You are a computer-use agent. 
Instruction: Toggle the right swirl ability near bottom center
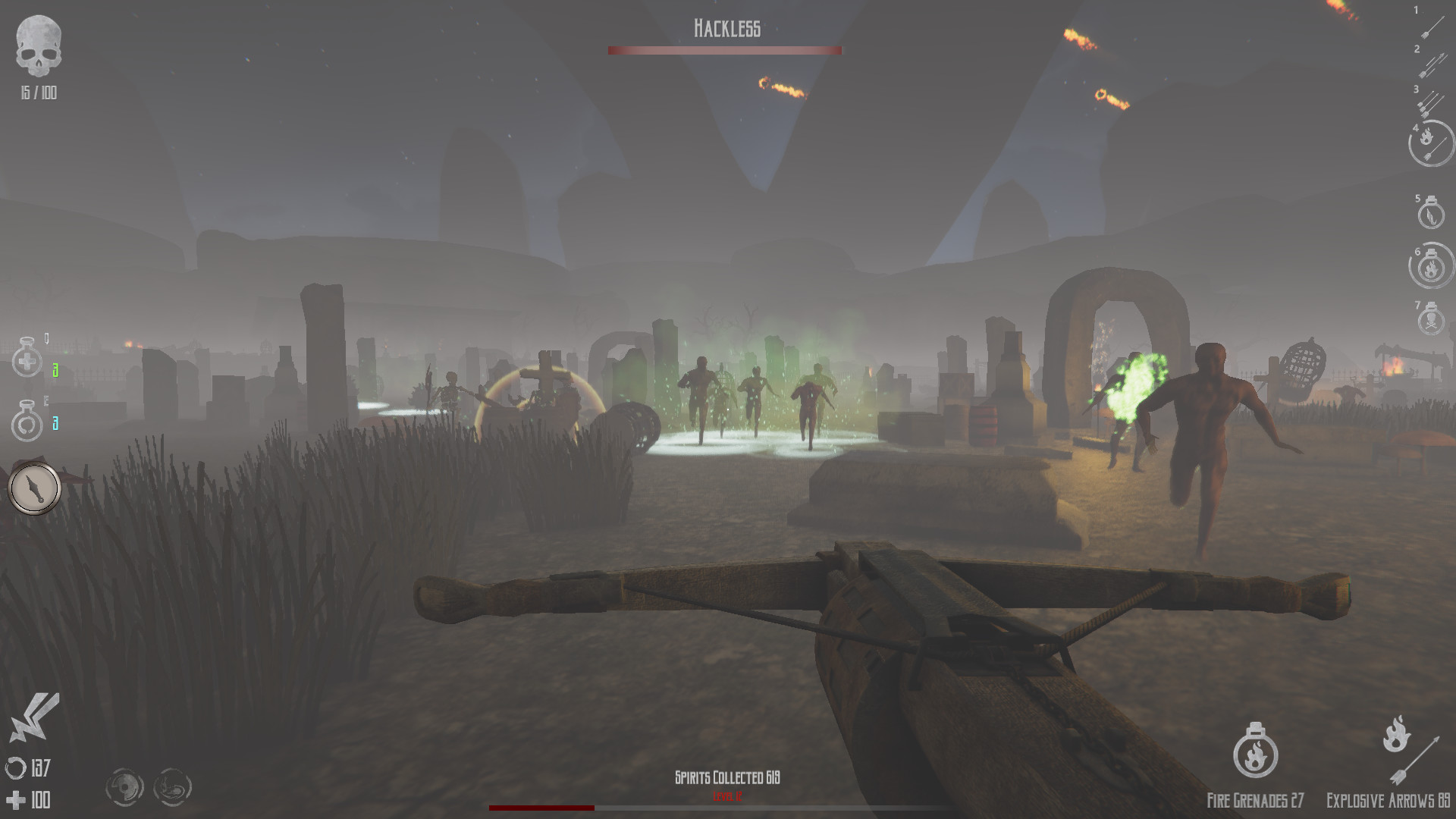(171, 786)
